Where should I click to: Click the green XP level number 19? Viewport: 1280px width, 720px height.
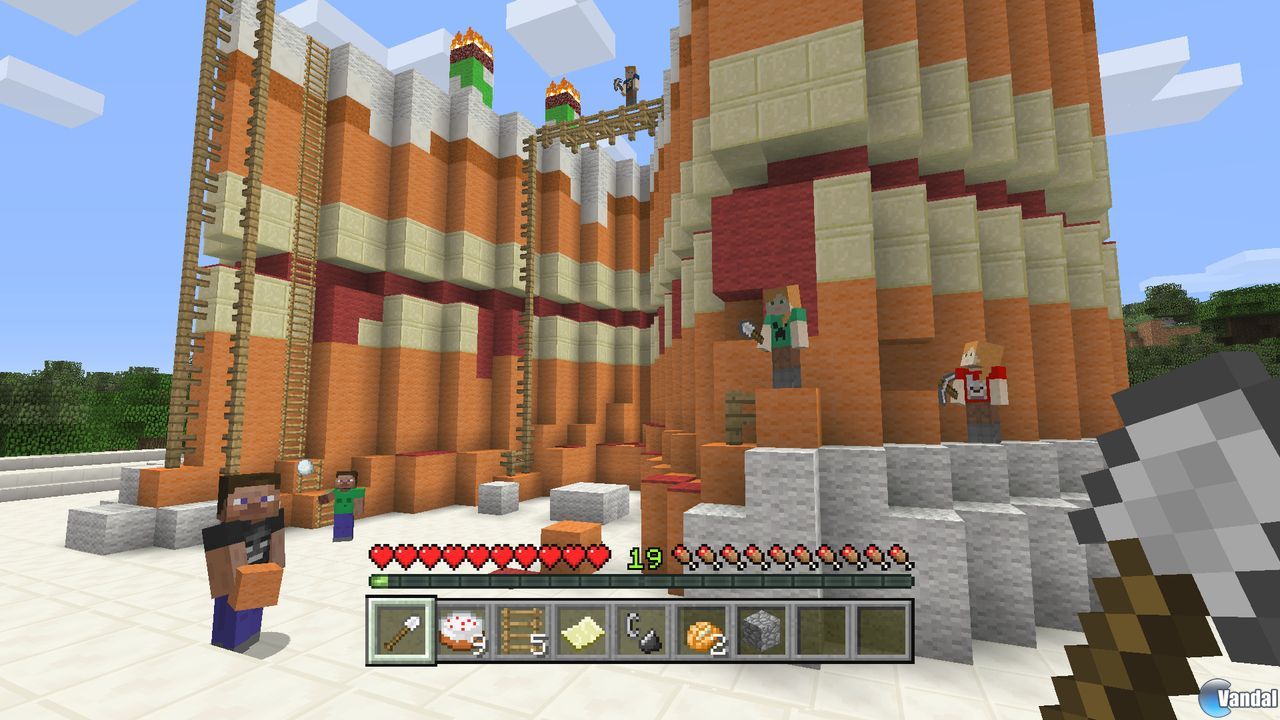click(646, 557)
